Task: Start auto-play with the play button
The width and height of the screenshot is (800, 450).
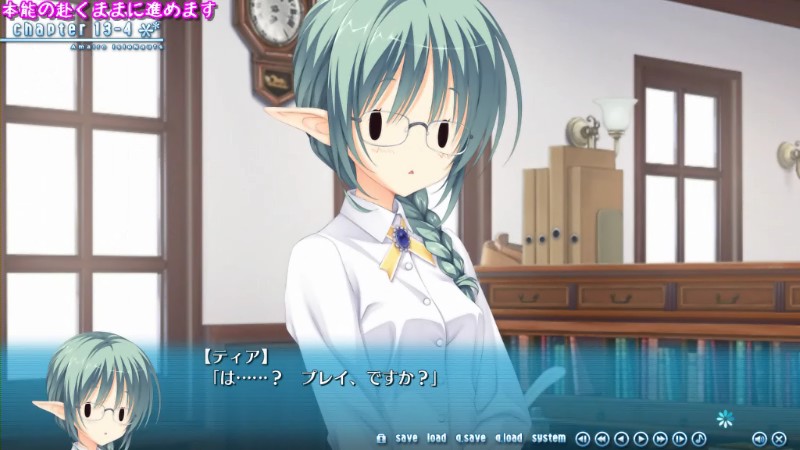Action: click(x=641, y=438)
